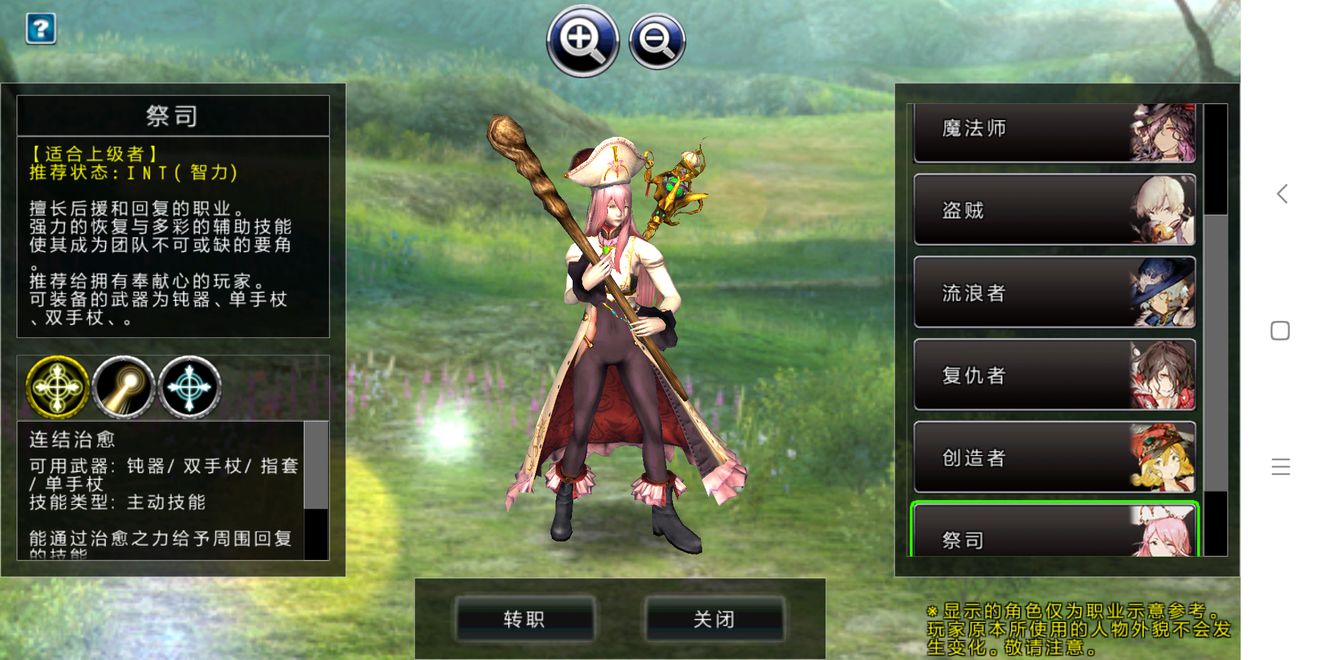Zoom in on the character model

pyautogui.click(x=582, y=40)
